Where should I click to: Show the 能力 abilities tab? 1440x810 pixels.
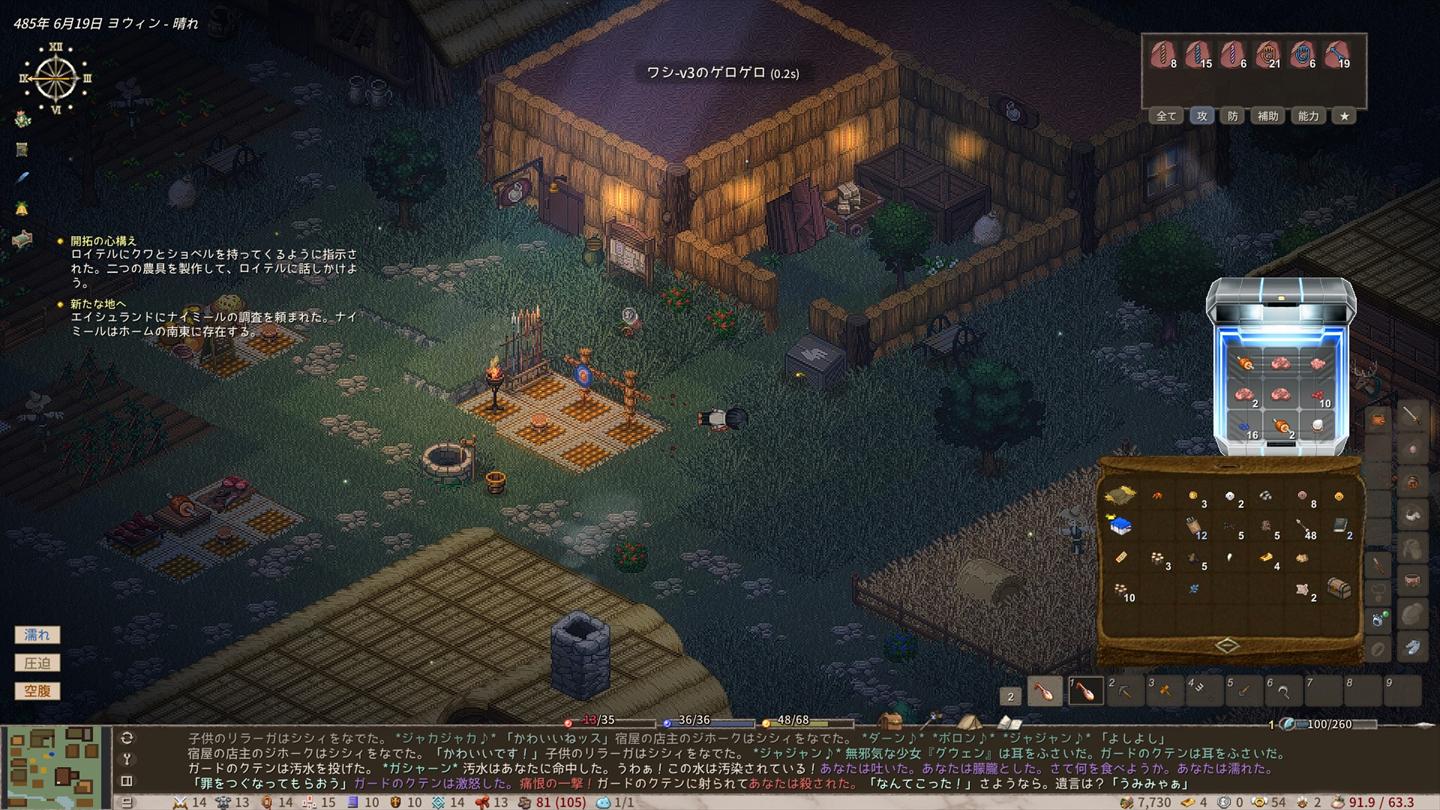1308,116
